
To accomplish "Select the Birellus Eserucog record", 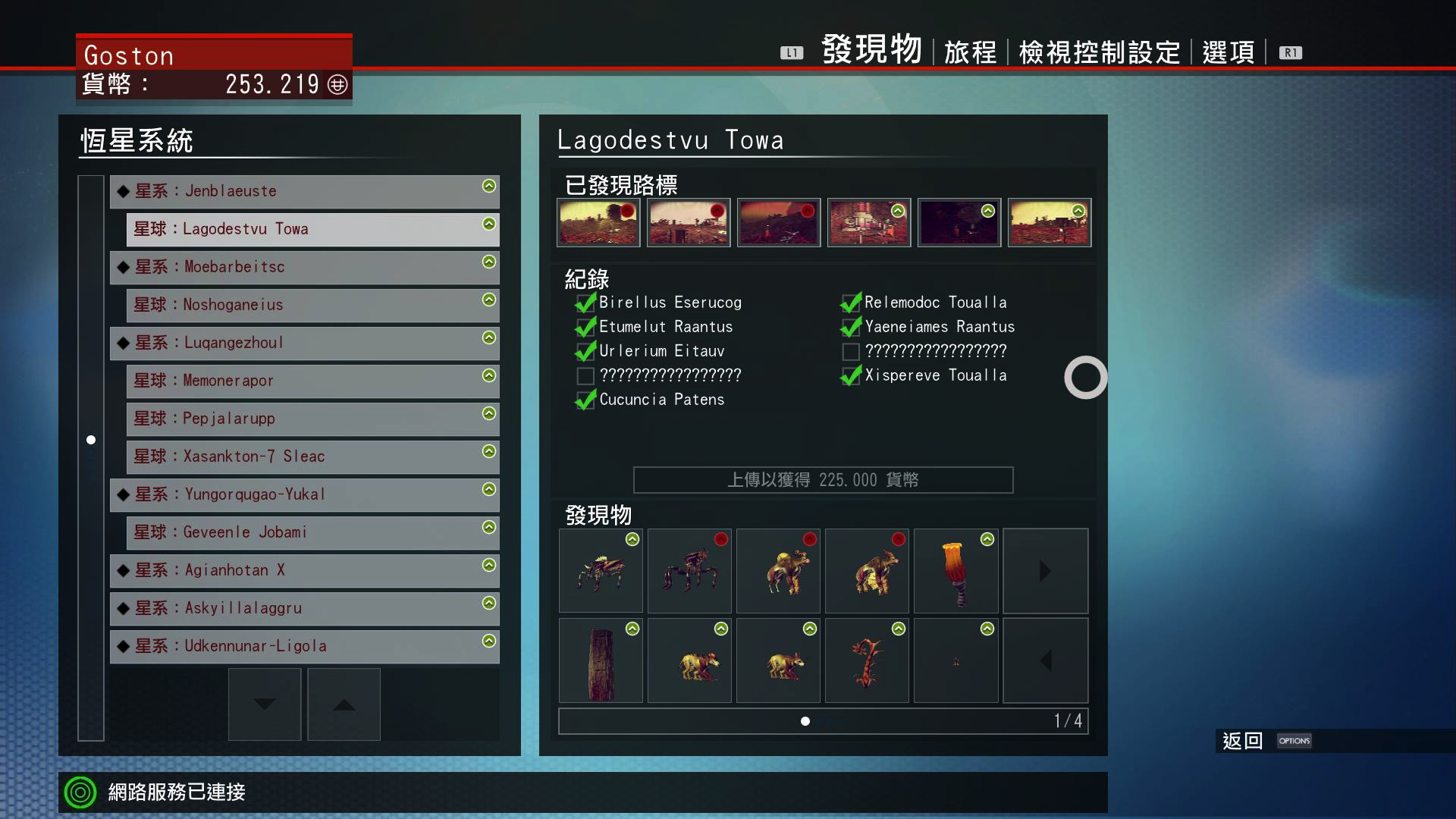I will (x=670, y=303).
